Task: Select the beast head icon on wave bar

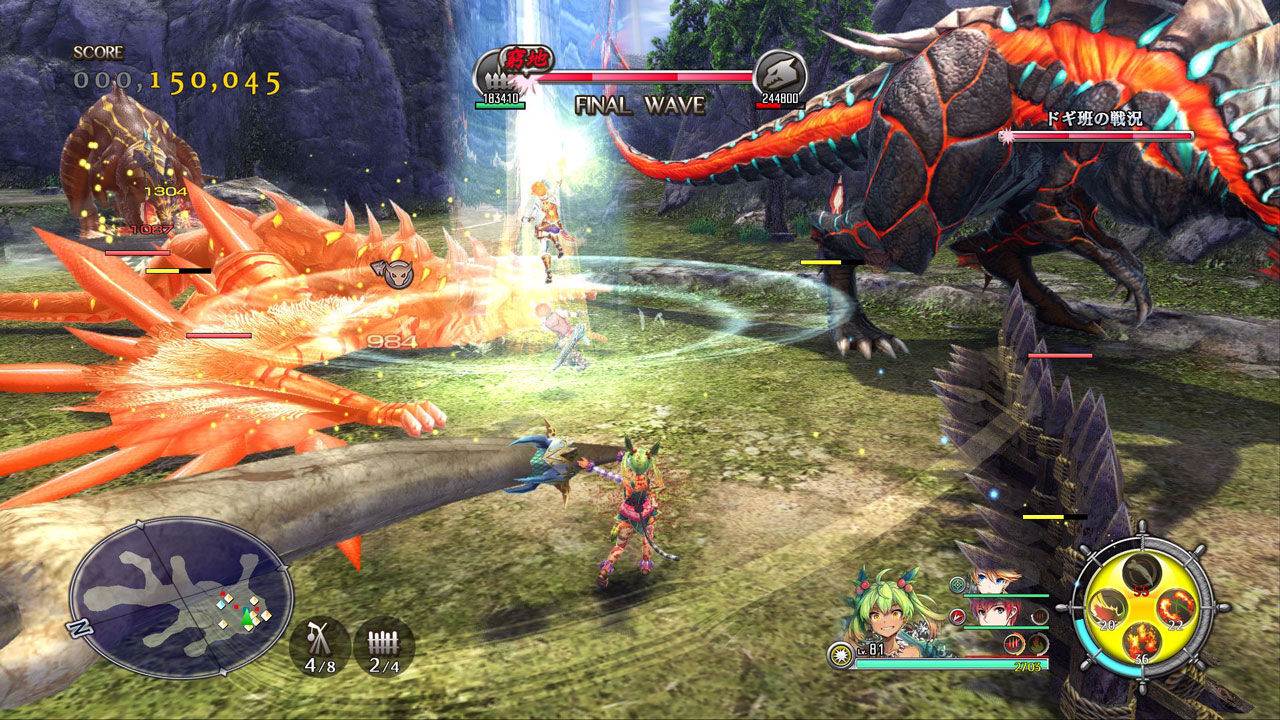Action: 779,73
